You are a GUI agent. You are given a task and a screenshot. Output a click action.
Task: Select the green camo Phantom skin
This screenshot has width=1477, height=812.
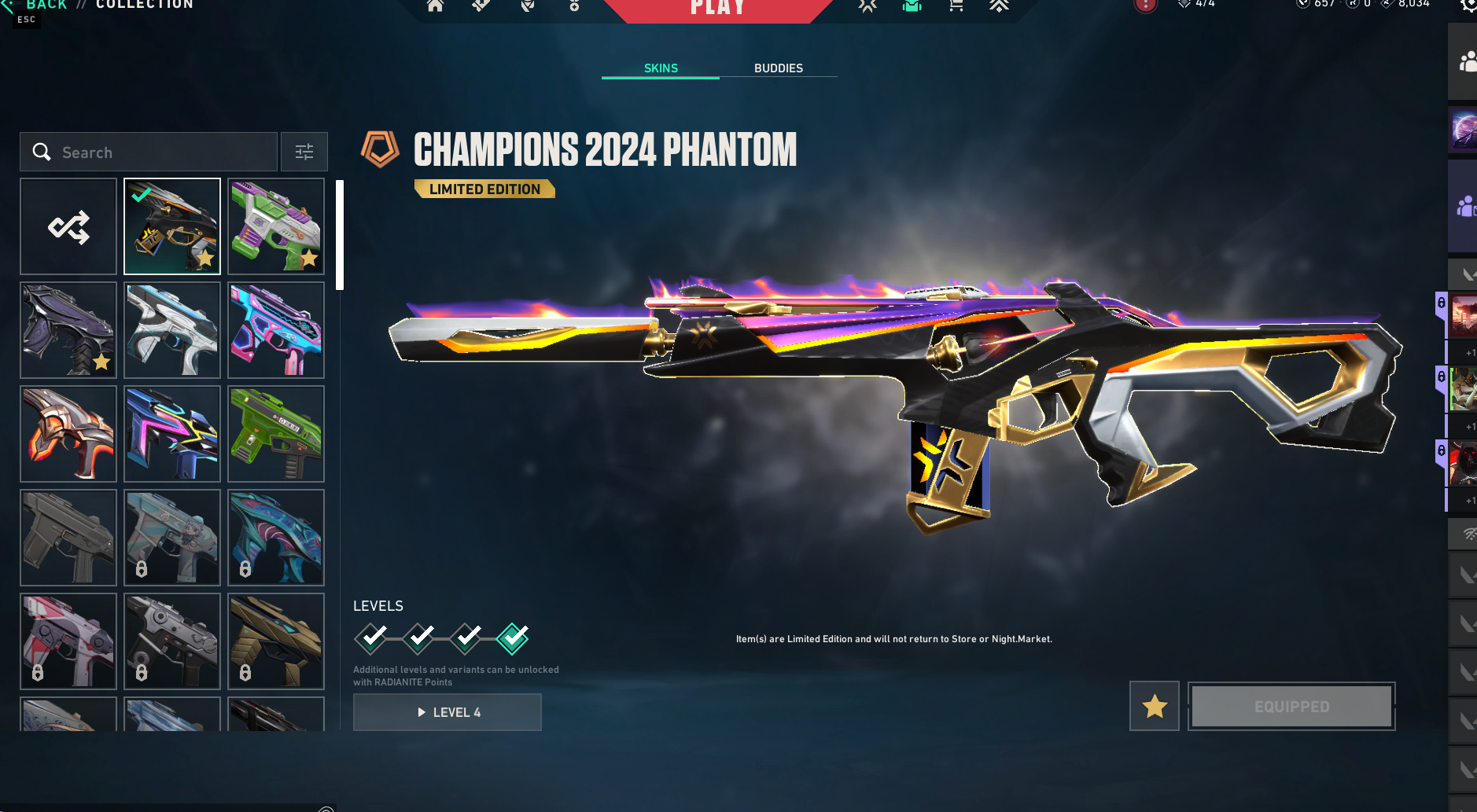[x=276, y=434]
